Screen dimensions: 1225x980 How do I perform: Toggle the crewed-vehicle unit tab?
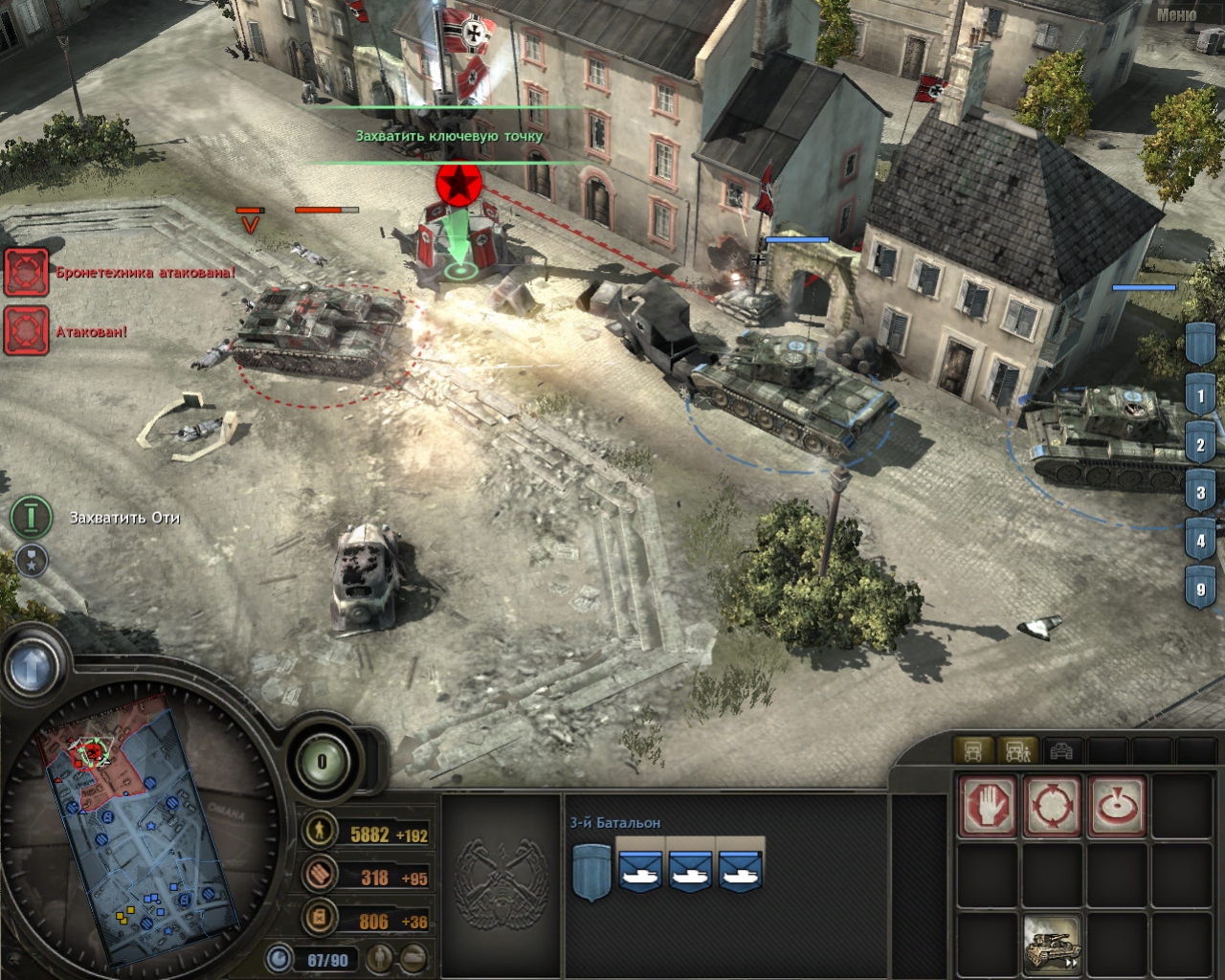pyautogui.click(x=1017, y=752)
